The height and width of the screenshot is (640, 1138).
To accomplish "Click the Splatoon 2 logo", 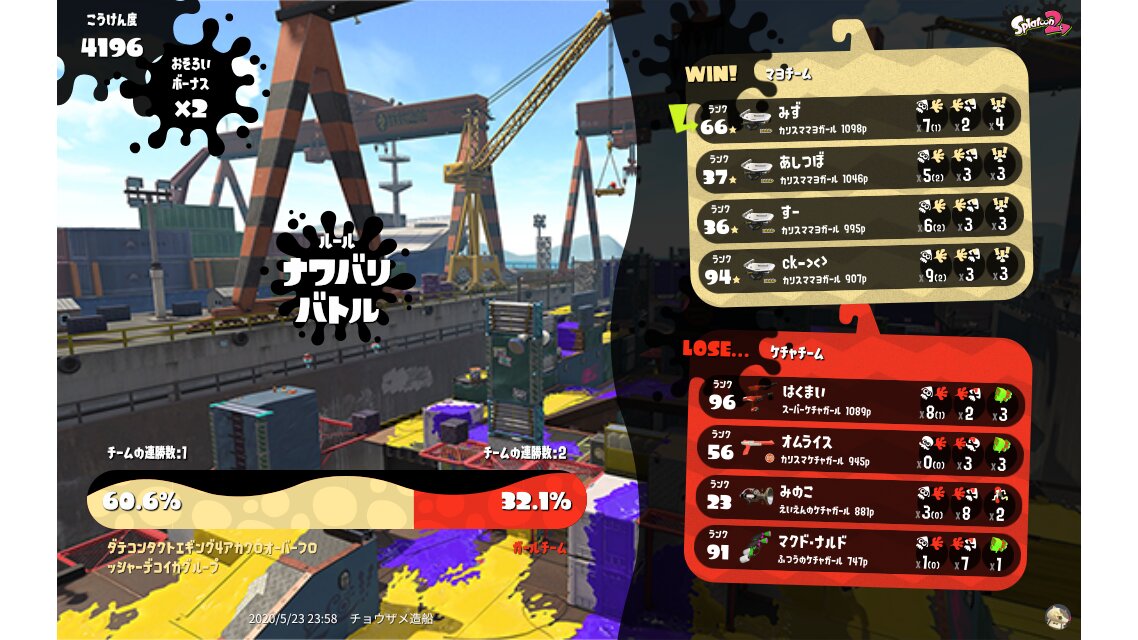I will tap(1040, 24).
